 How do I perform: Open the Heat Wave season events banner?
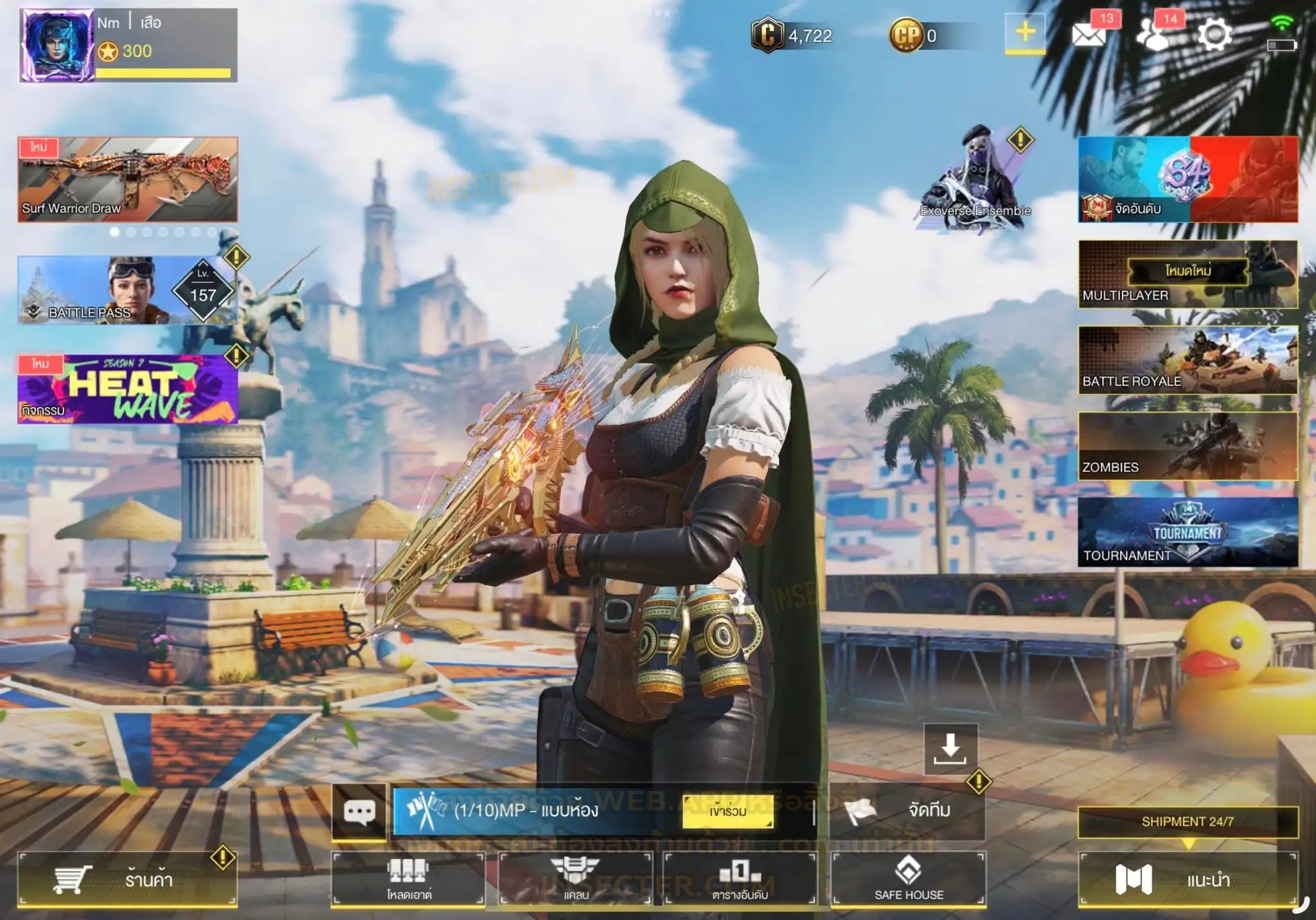[x=128, y=389]
